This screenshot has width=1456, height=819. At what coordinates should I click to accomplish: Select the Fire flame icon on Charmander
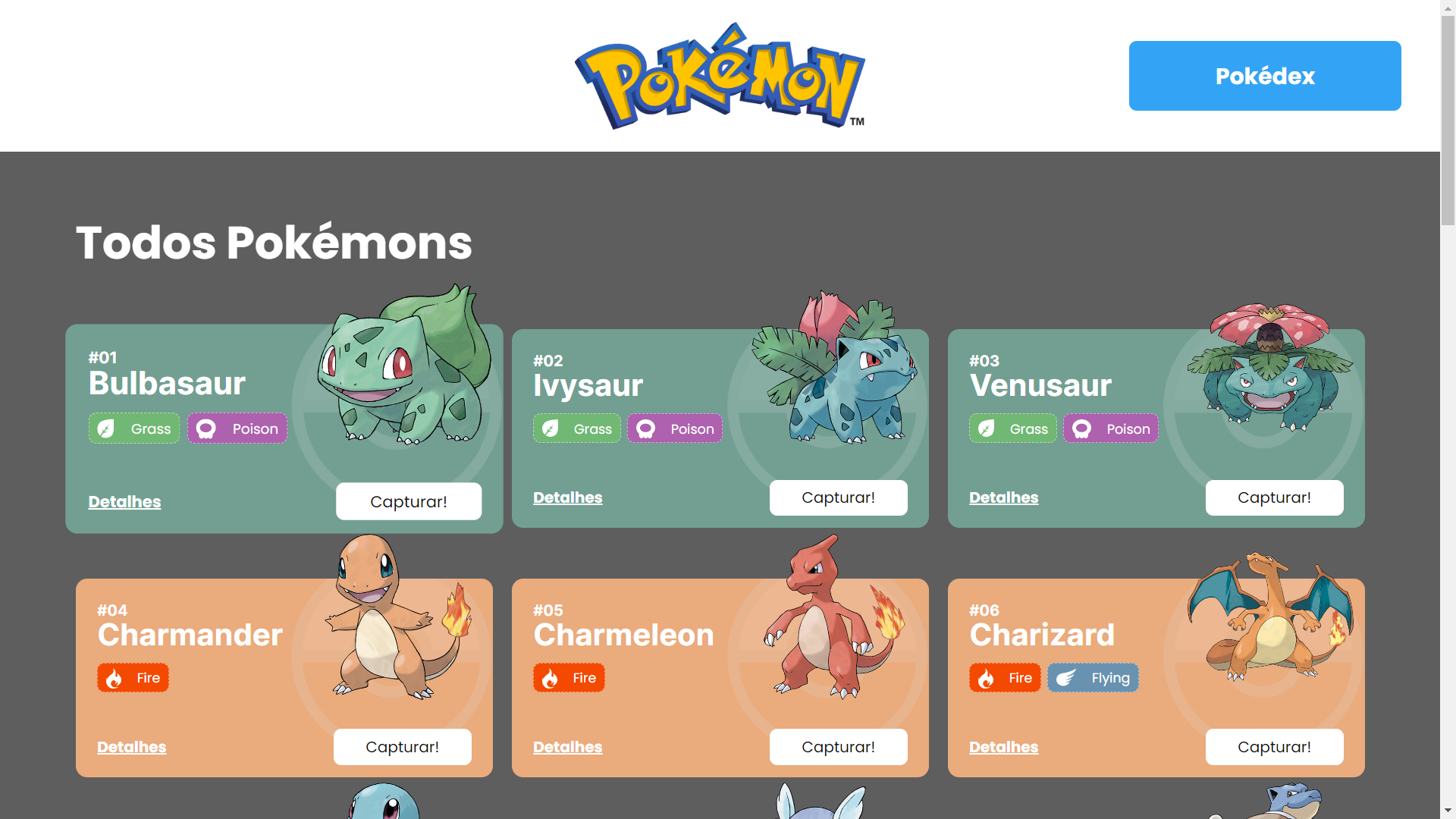coord(114,678)
